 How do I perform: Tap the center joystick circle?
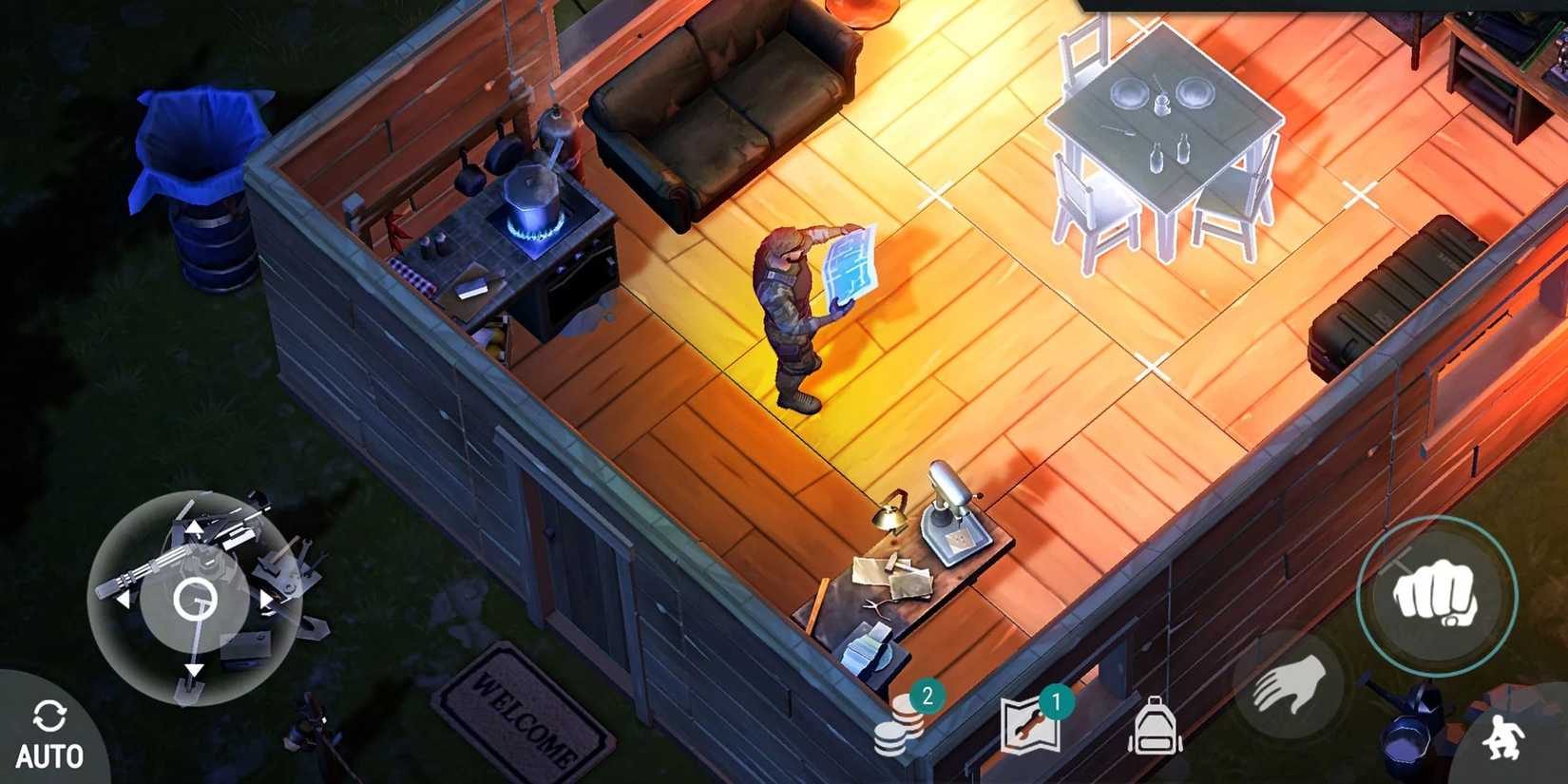198,601
